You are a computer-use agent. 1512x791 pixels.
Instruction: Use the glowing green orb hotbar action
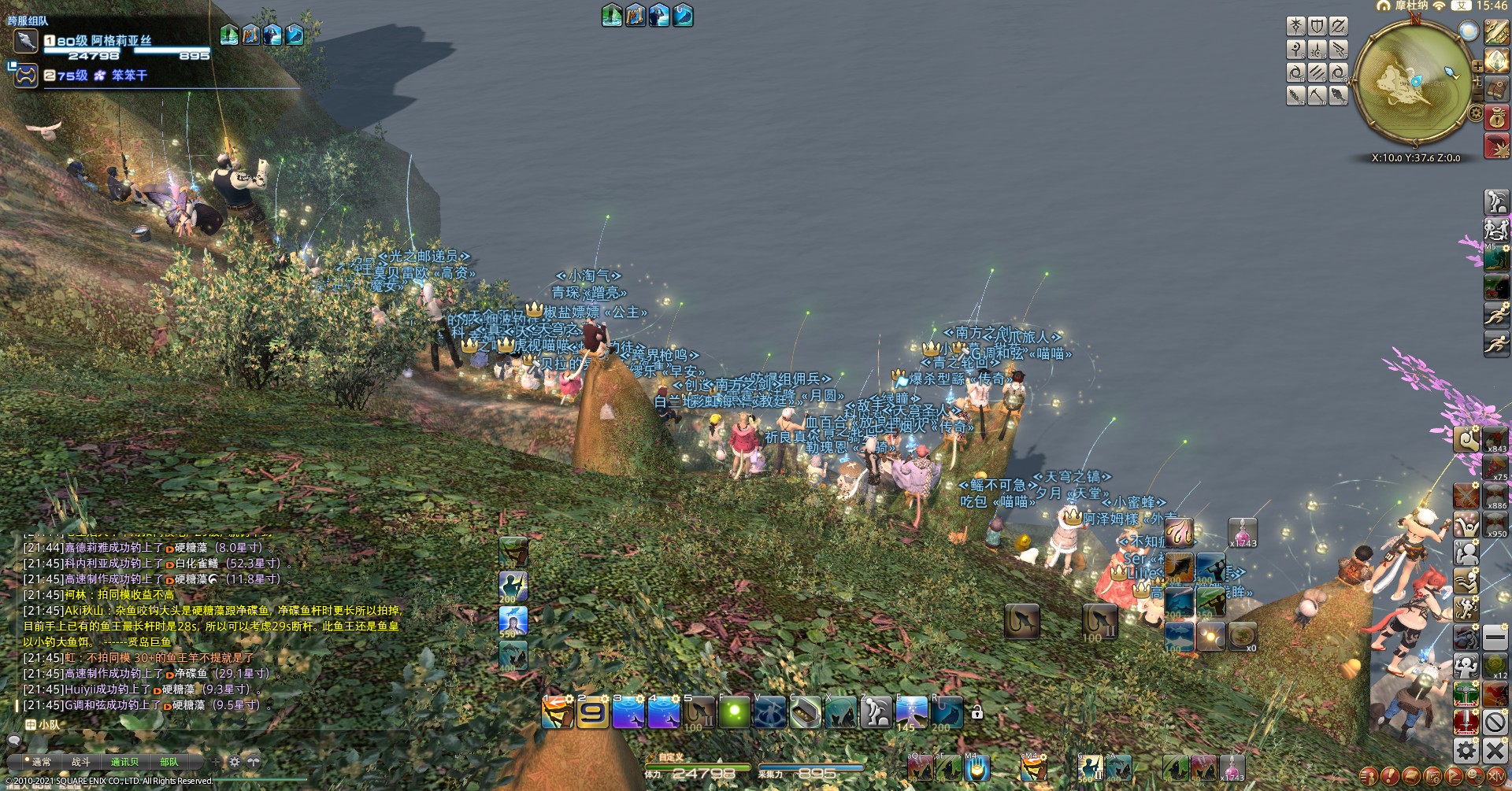pos(734,713)
